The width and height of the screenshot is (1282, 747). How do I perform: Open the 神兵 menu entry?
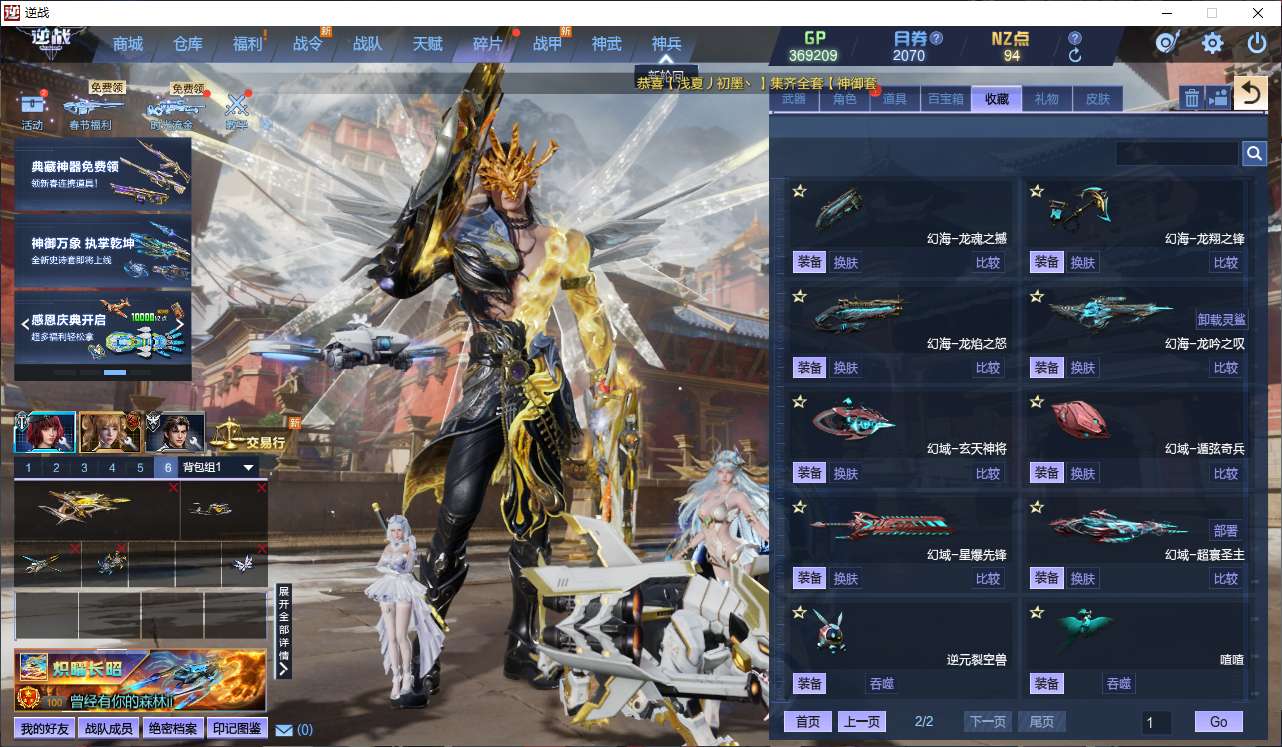pos(666,44)
